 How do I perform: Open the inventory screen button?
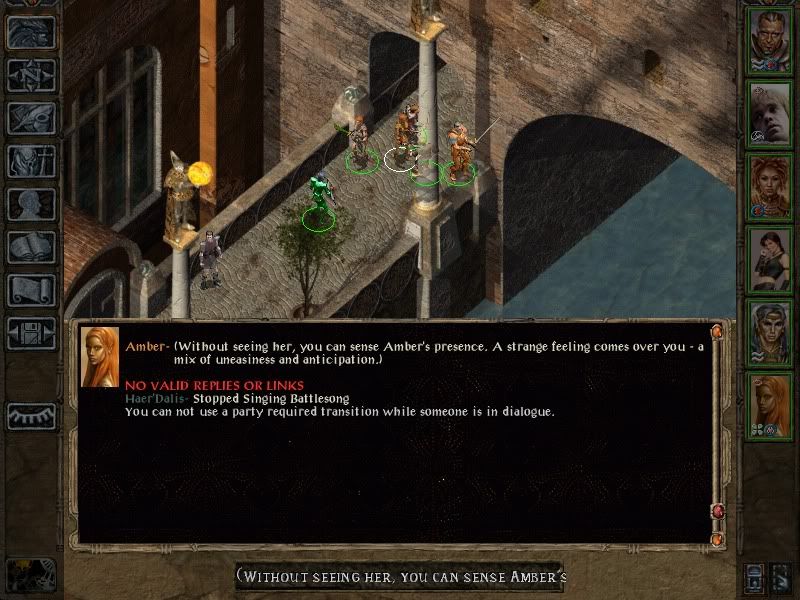[31, 161]
